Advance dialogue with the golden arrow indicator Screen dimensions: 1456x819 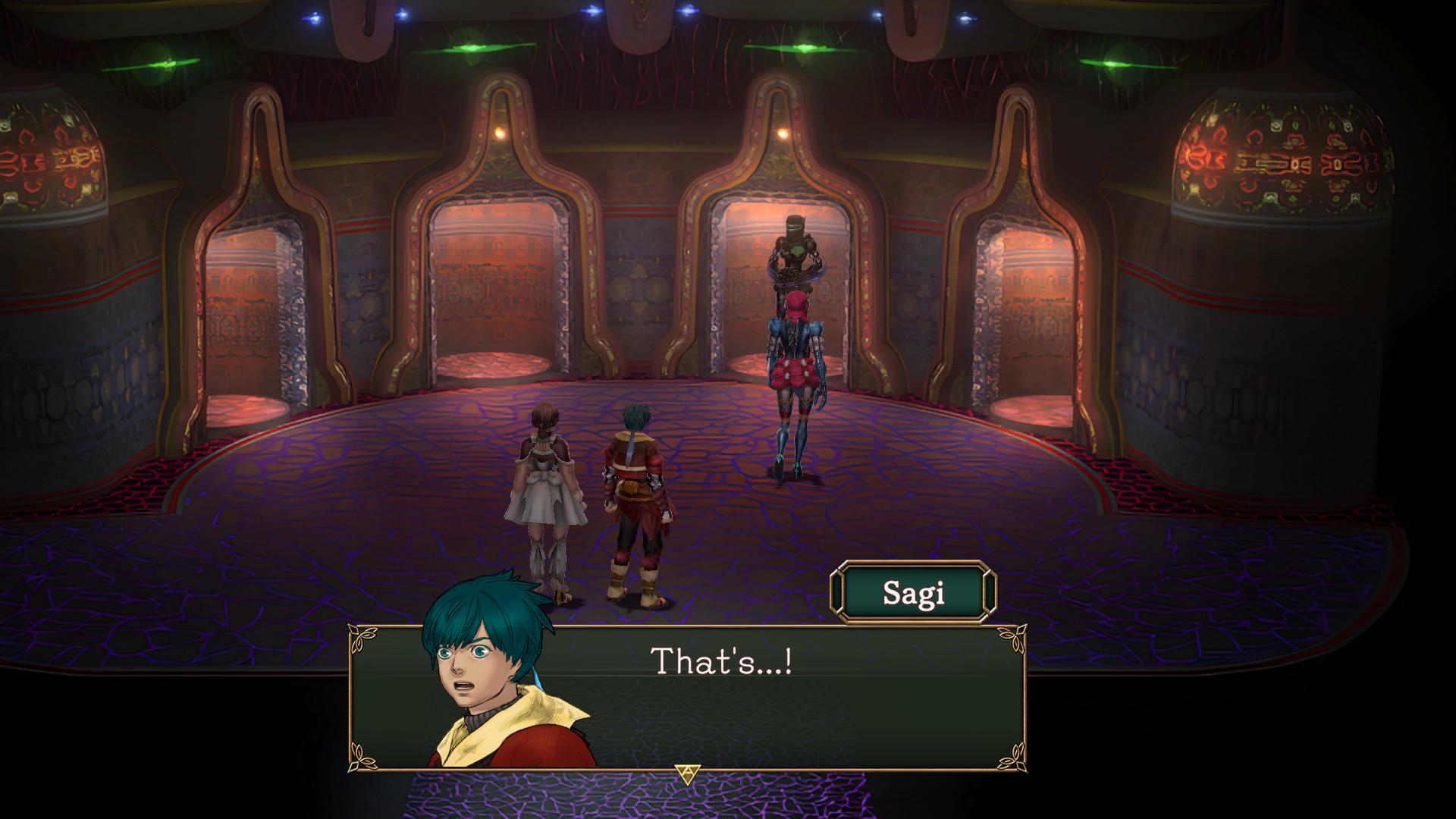click(x=687, y=773)
